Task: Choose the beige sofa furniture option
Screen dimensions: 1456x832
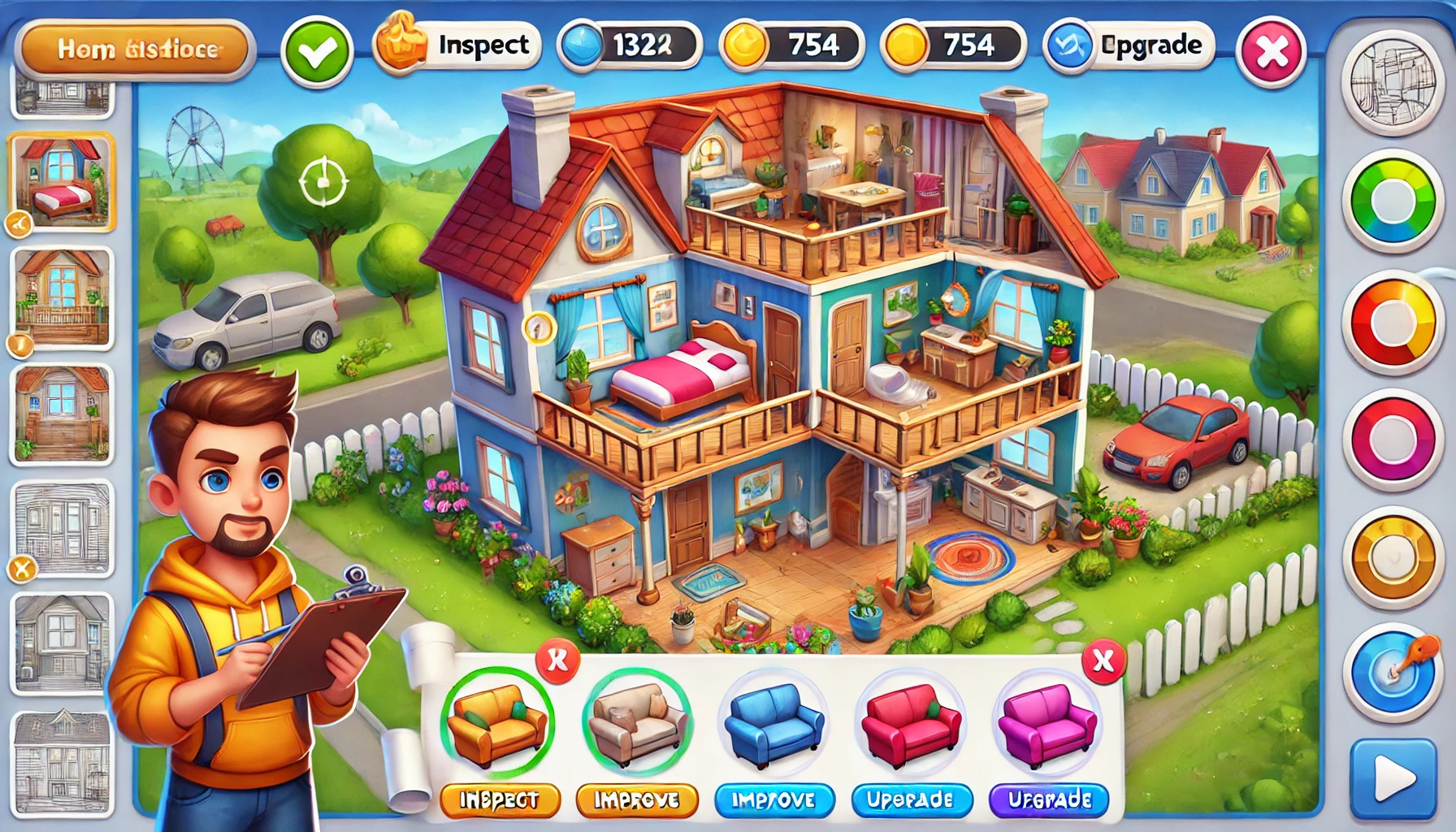Action: click(637, 723)
